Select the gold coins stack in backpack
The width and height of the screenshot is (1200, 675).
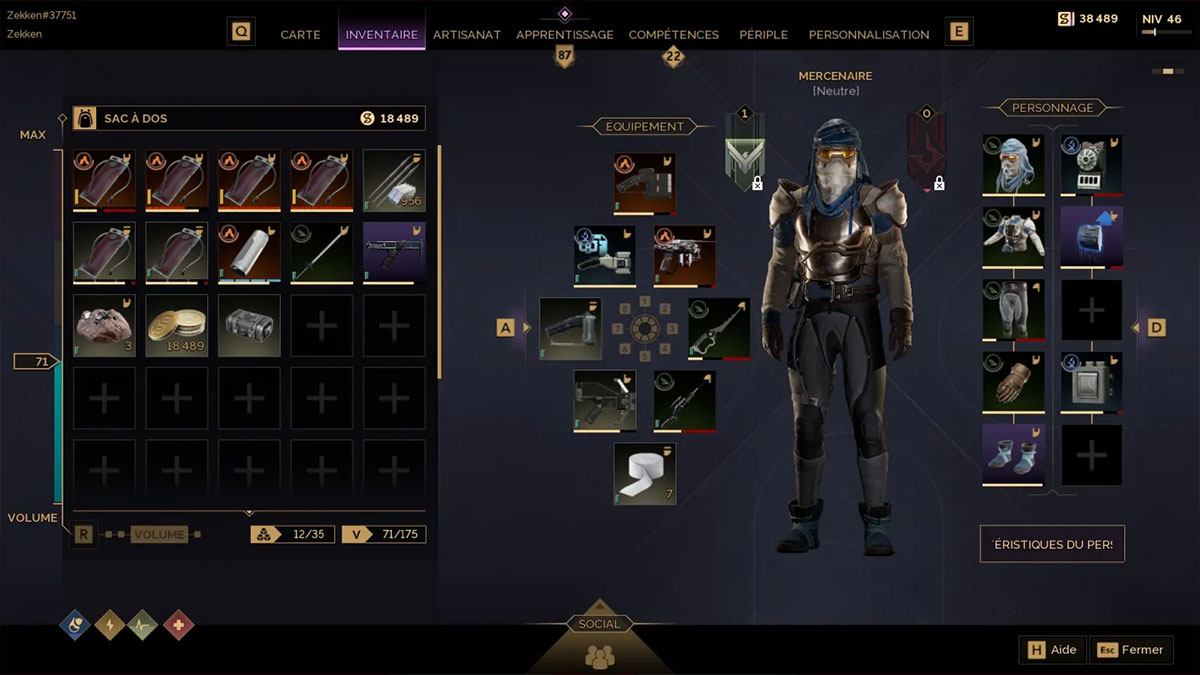(x=177, y=325)
